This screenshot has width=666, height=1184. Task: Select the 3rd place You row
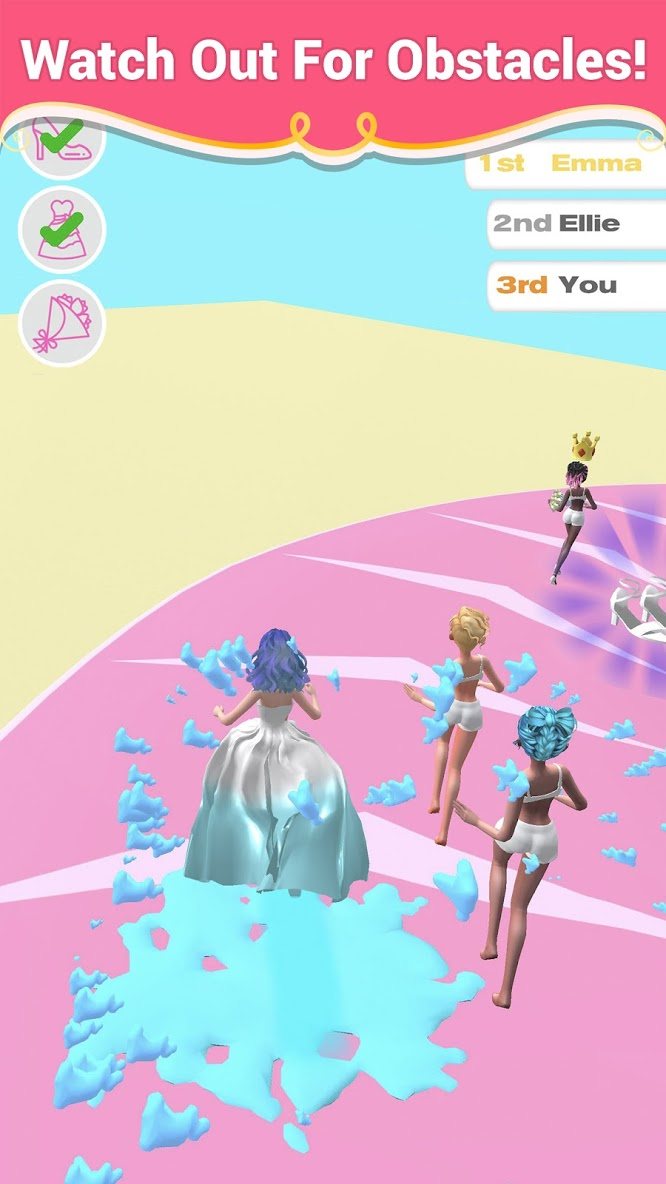577,285
